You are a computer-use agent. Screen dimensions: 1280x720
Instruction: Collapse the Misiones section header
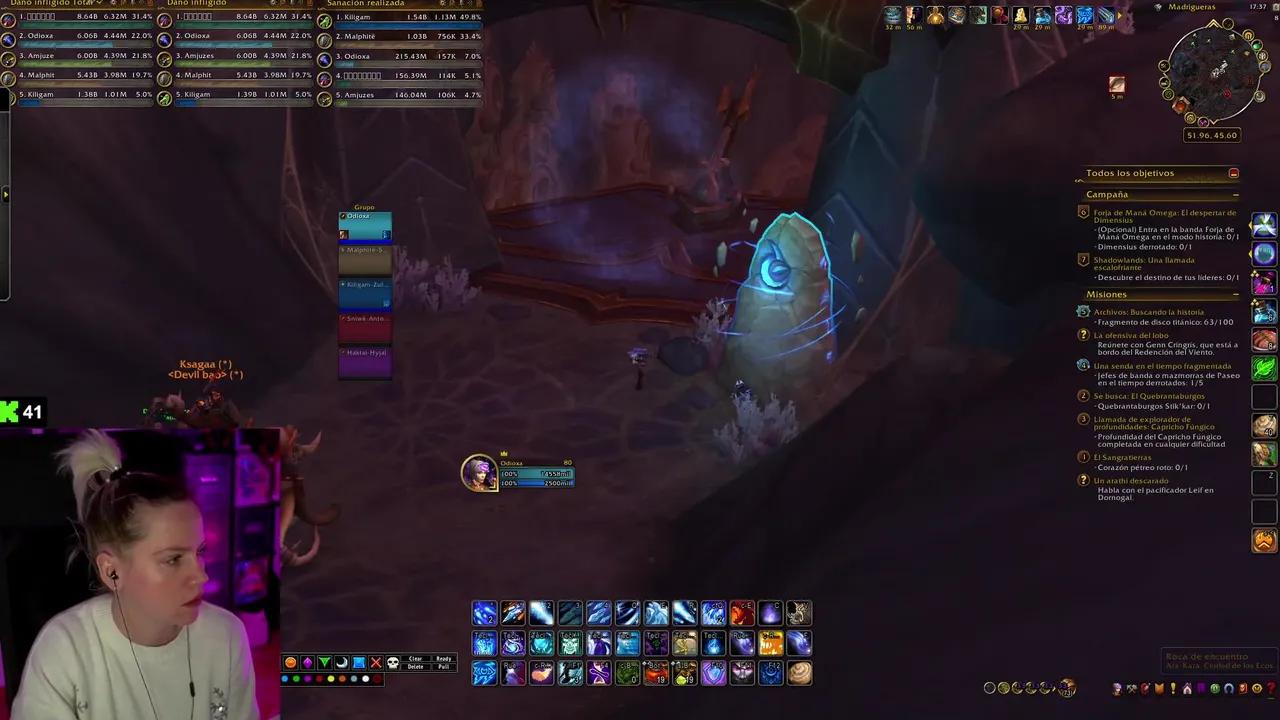click(1237, 294)
